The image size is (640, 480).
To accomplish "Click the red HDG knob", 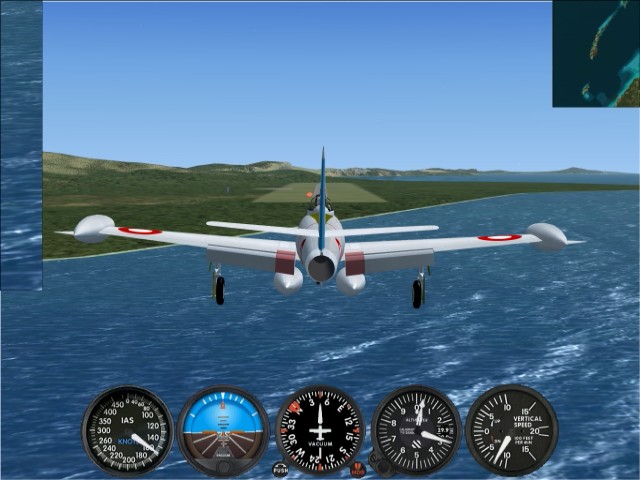I will 358,469.
